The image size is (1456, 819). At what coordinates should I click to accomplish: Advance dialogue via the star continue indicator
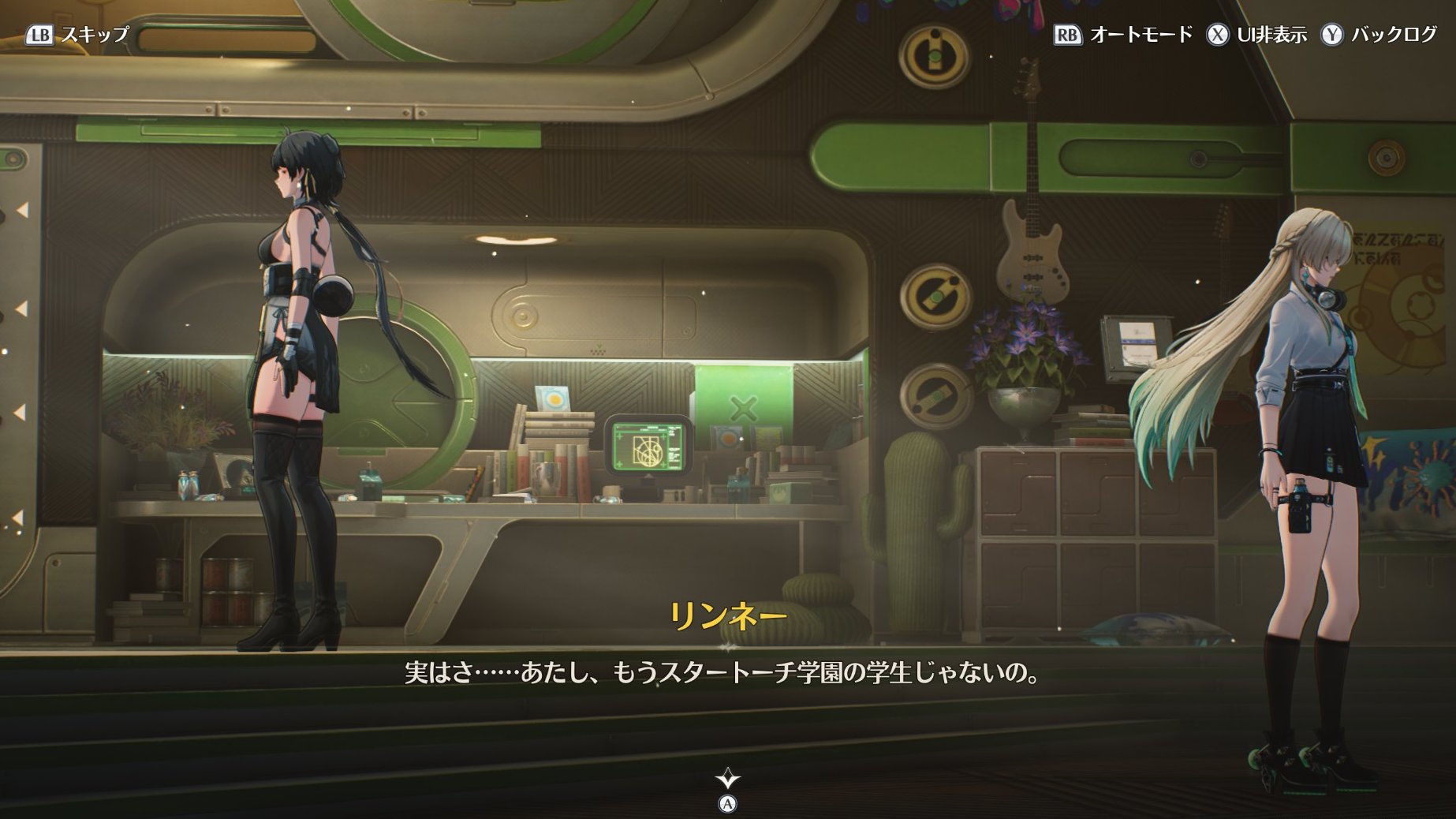pos(727,780)
